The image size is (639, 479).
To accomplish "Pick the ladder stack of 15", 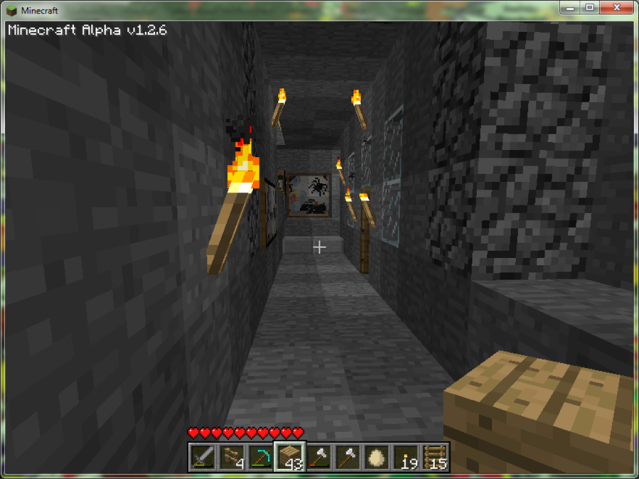I will (435, 457).
